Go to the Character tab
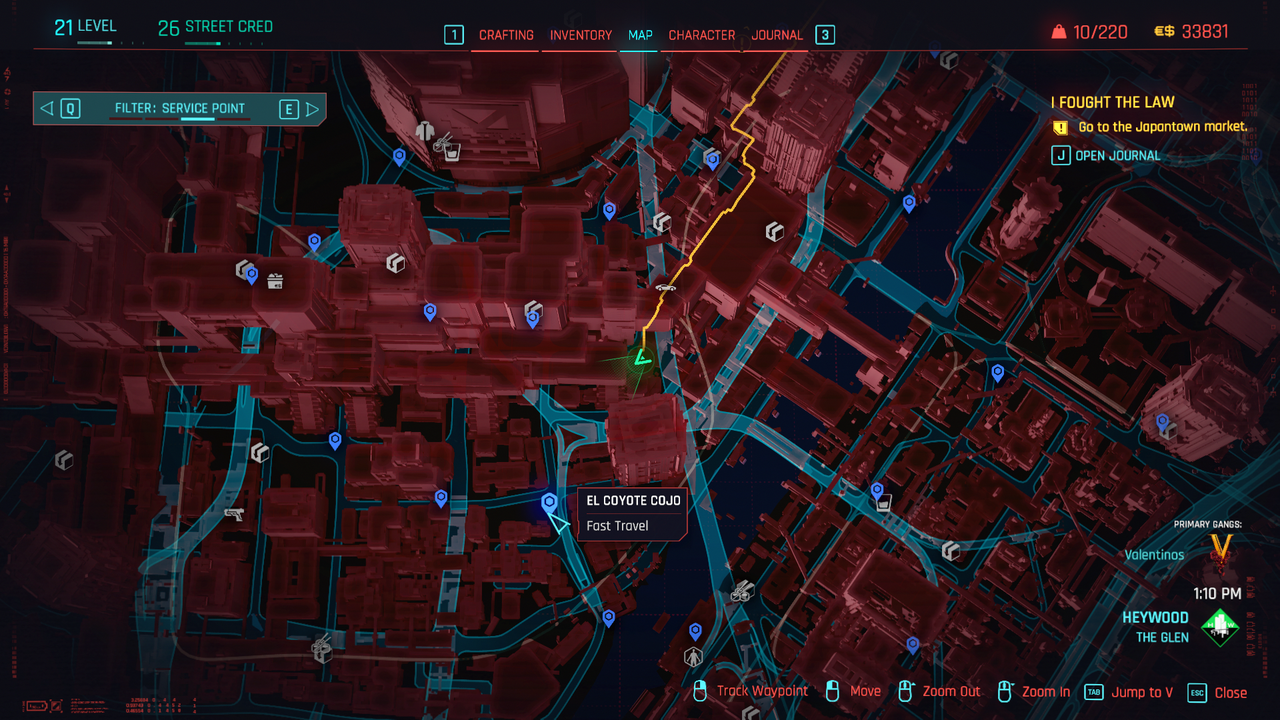Image resolution: width=1280 pixels, height=720 pixels. point(701,35)
